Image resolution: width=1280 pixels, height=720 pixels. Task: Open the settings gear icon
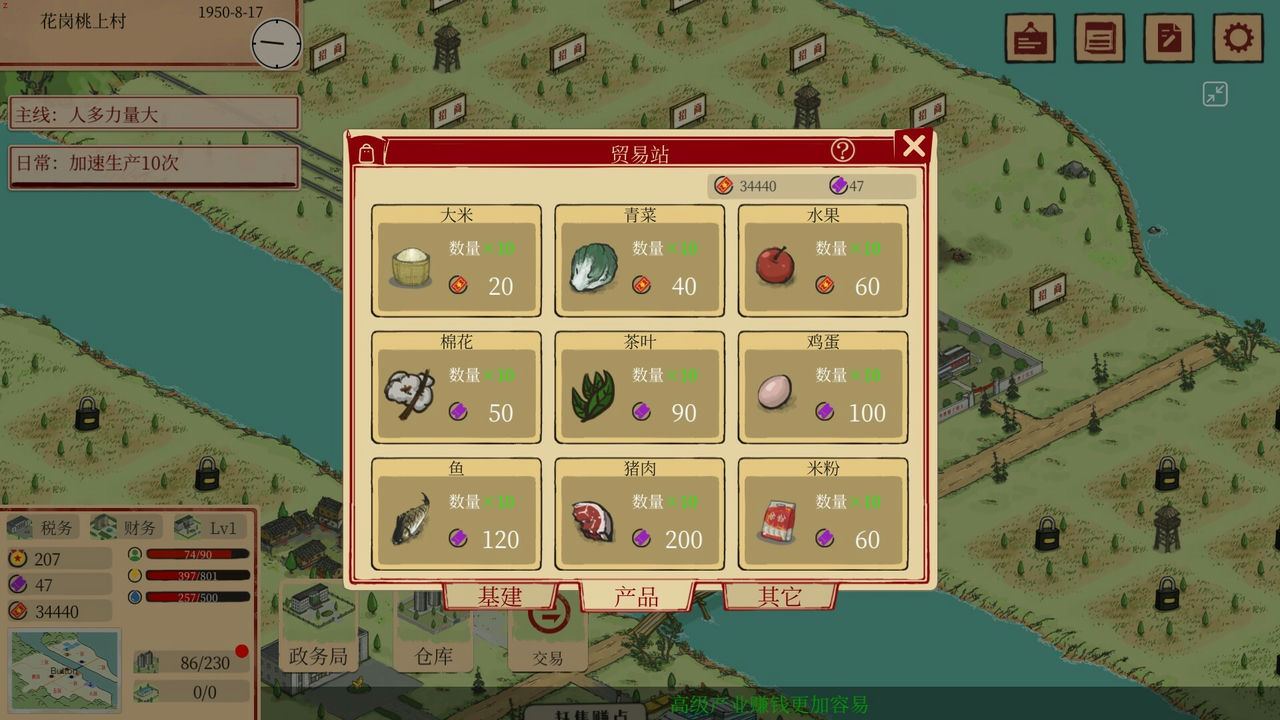(1237, 39)
